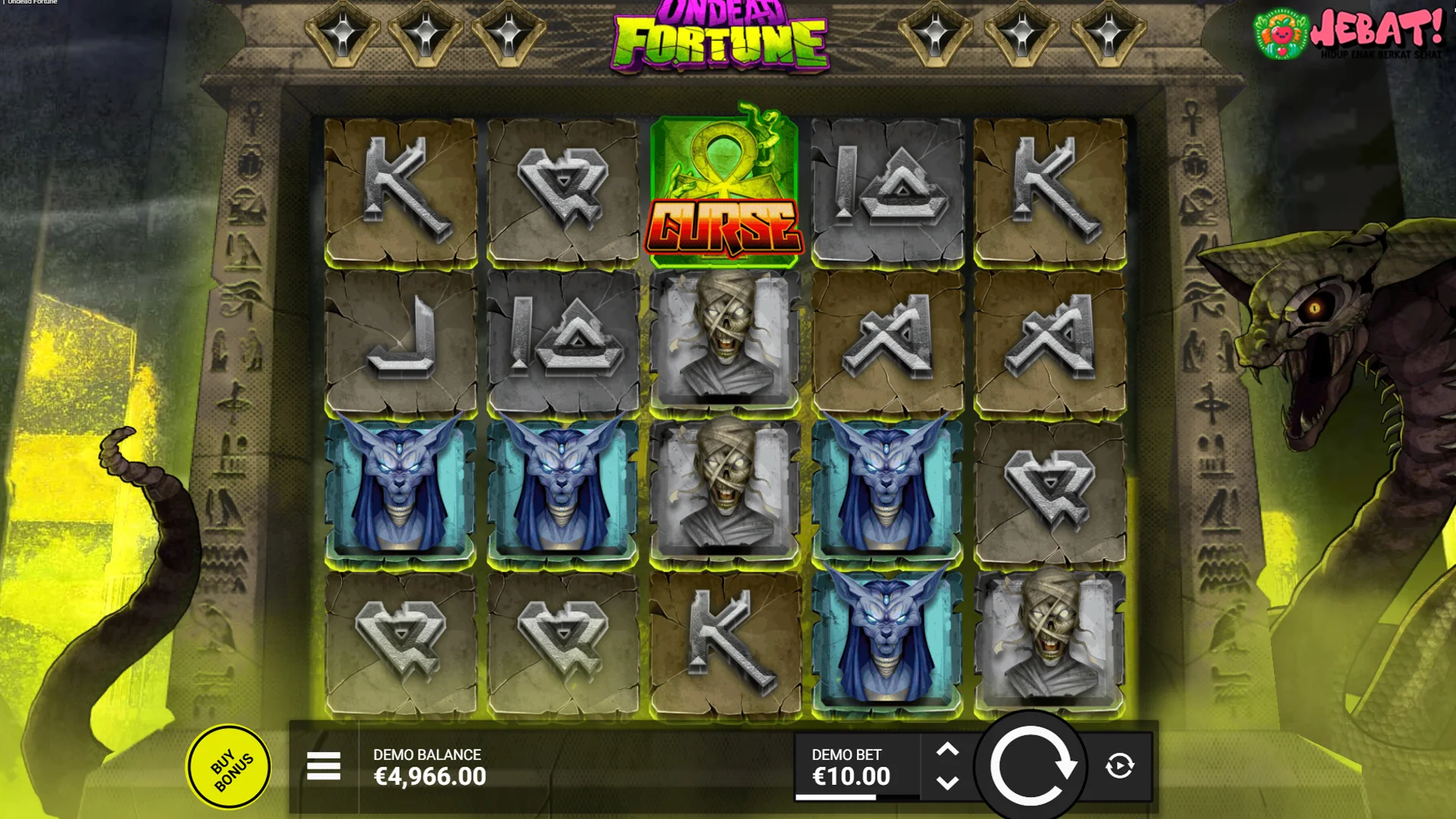The image size is (1456, 819).
Task: Increase the demo bet with the up arrow
Action: [947, 749]
